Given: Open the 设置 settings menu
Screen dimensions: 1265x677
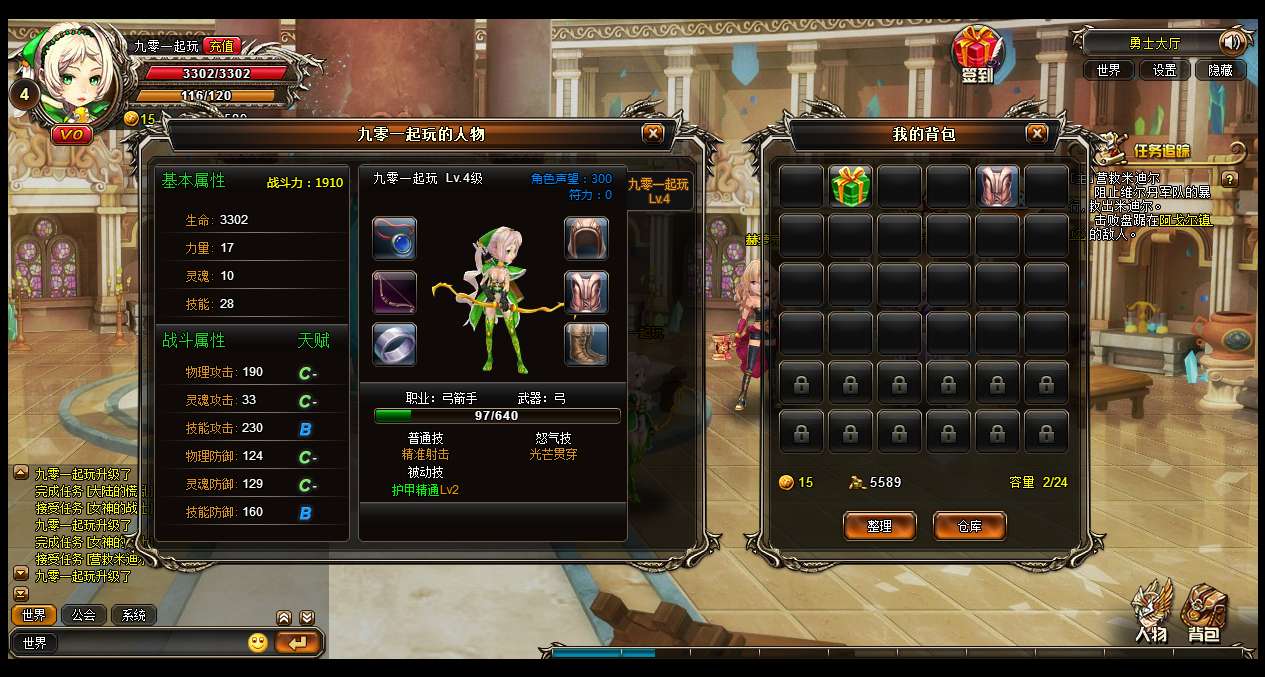Looking at the screenshot, I should point(1164,70).
